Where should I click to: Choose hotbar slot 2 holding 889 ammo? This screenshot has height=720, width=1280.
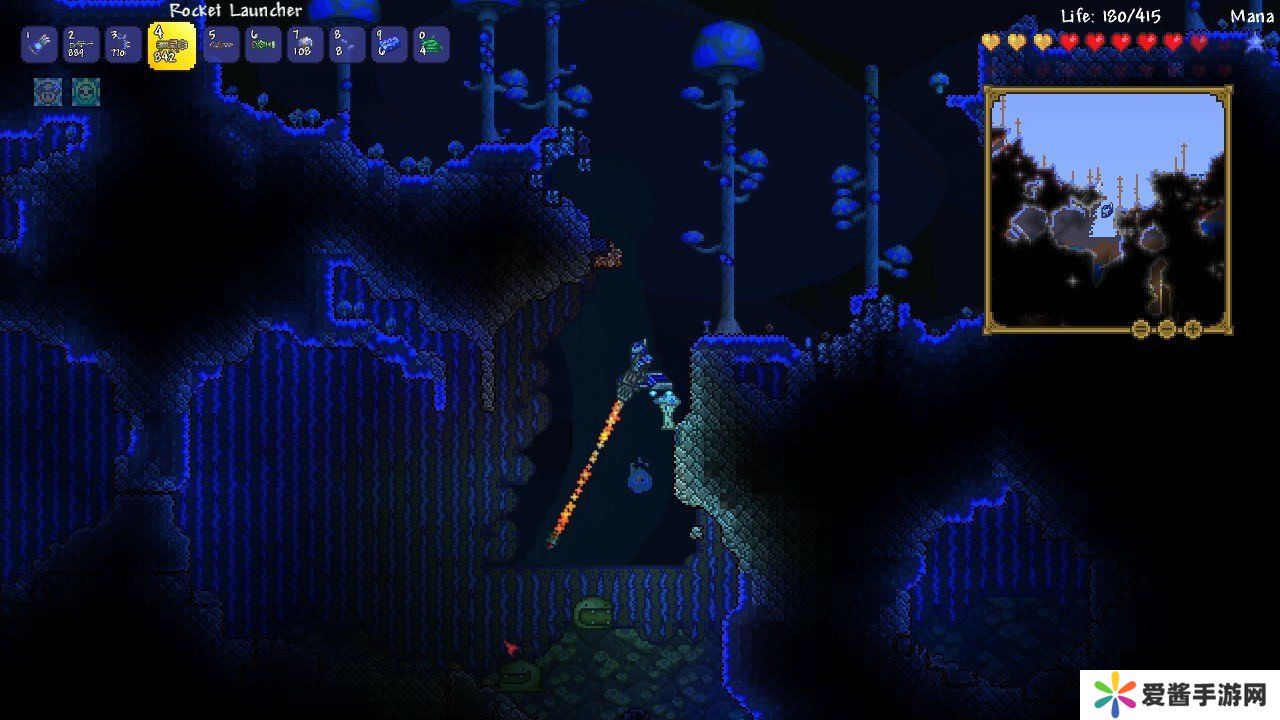(x=82, y=44)
